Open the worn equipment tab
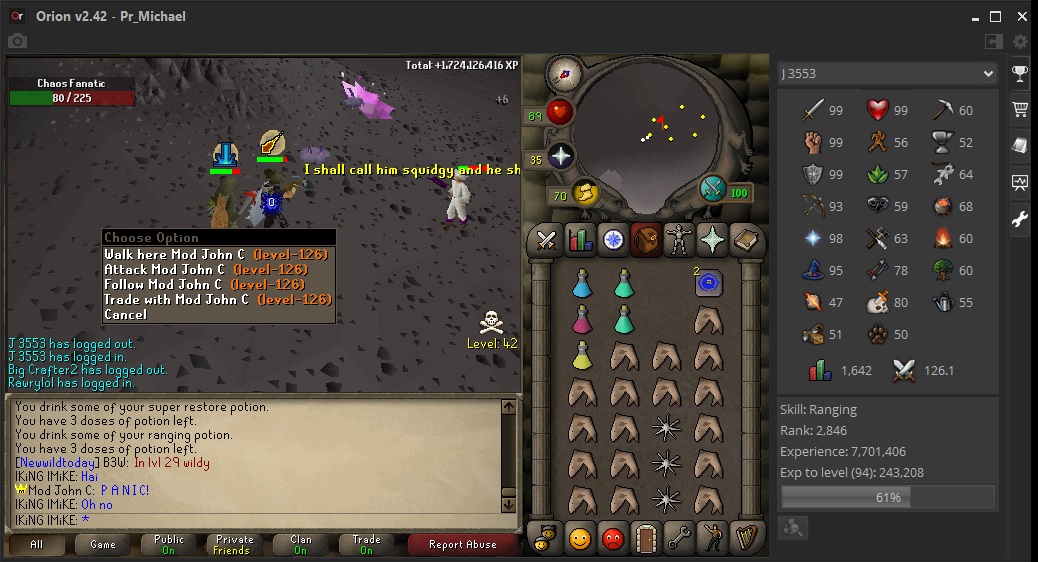The width and height of the screenshot is (1038, 562). [679, 240]
